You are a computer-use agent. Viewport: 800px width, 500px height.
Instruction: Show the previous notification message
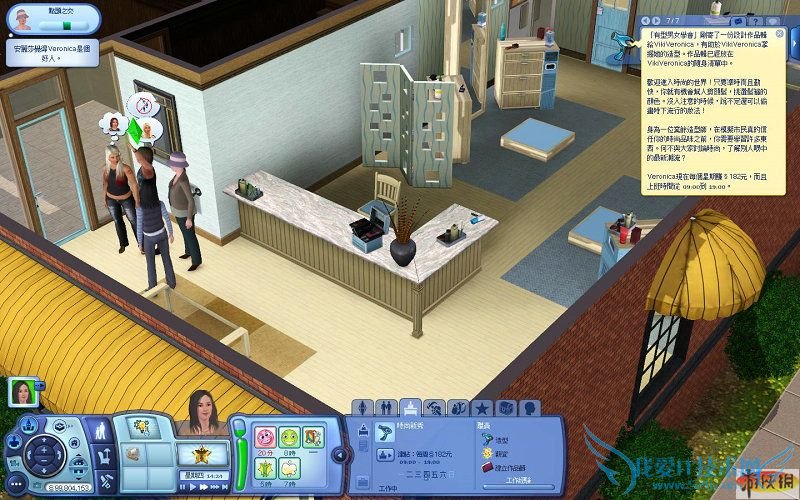(x=646, y=19)
